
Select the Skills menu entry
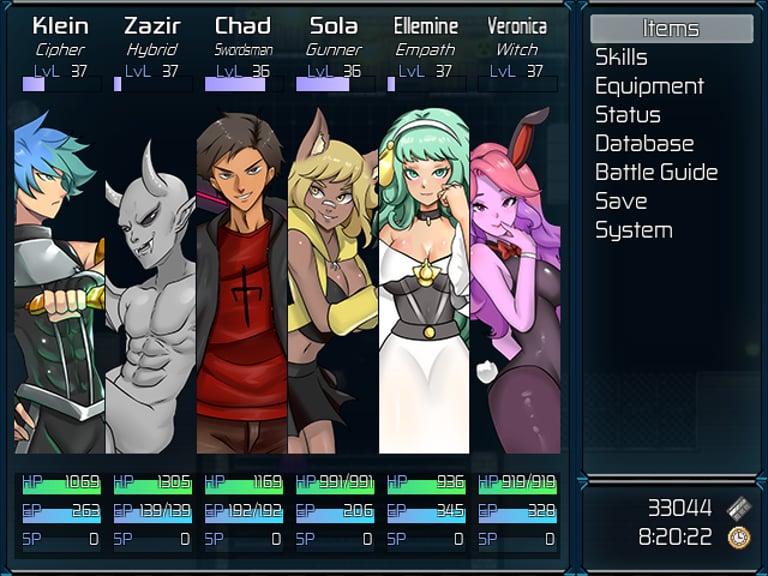[621, 58]
